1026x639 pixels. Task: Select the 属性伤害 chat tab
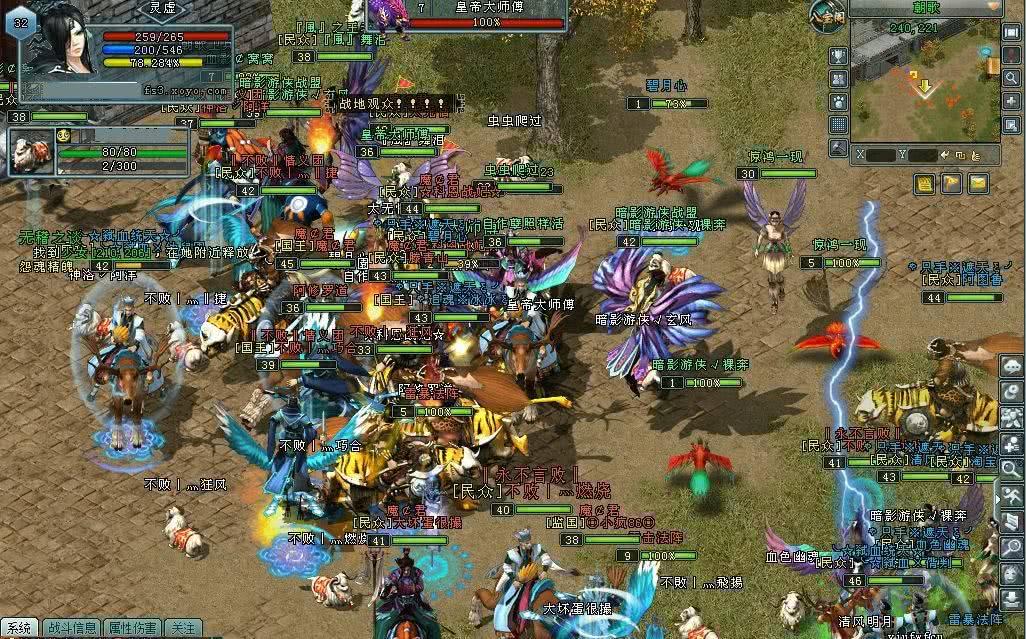point(132,628)
